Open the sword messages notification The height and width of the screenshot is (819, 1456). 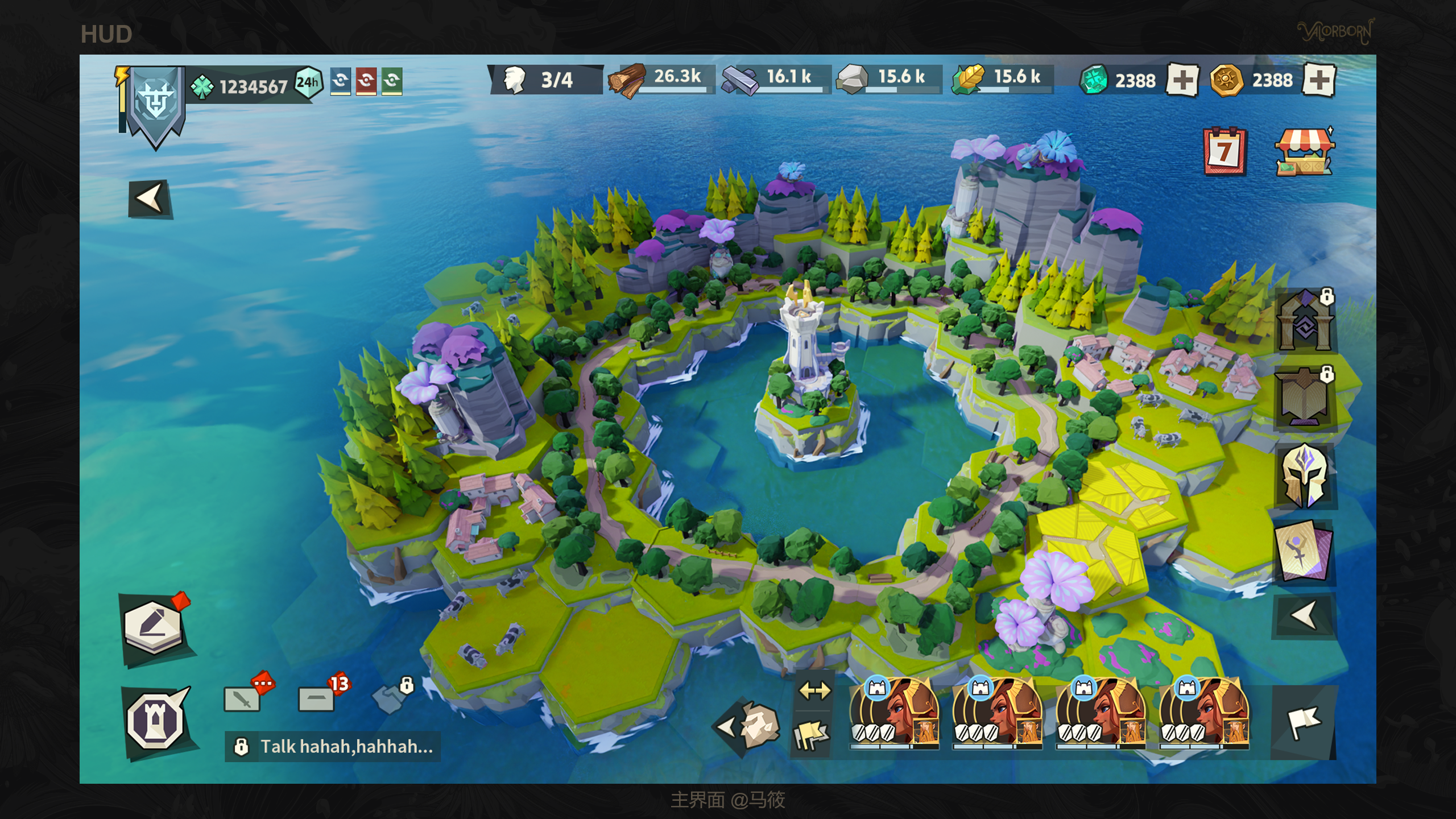(243, 698)
